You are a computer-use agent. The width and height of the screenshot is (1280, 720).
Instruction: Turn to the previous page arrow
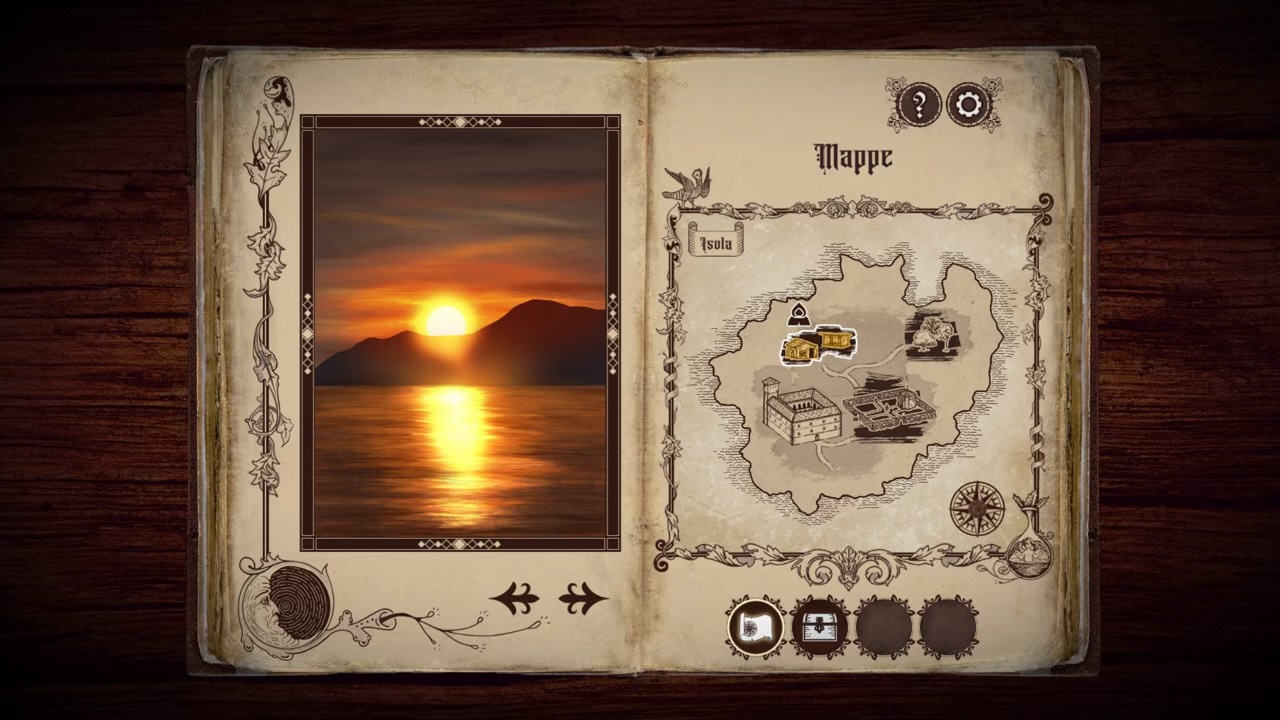pyautogui.click(x=515, y=599)
